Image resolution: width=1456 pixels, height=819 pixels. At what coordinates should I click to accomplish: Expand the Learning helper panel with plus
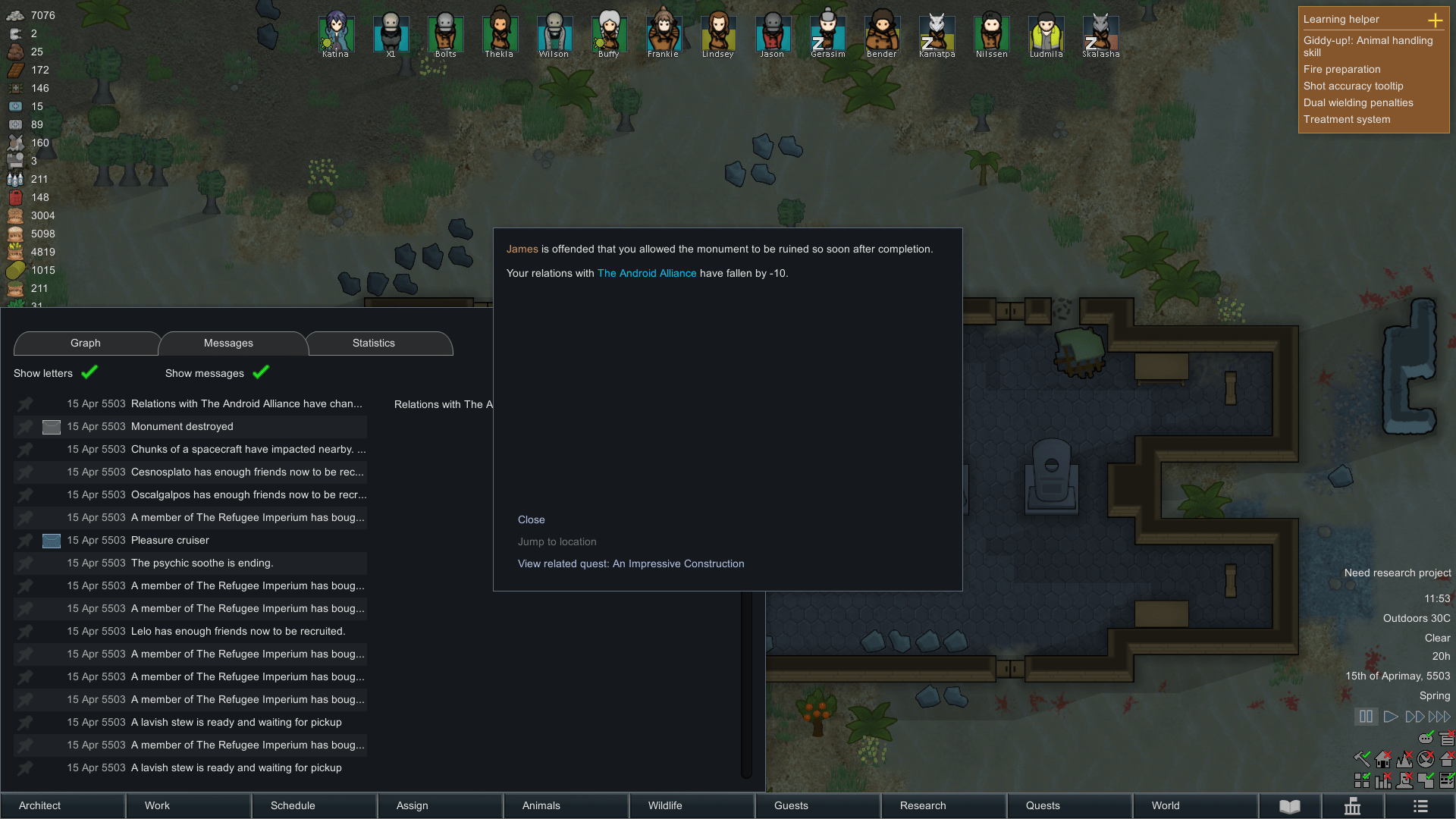pyautogui.click(x=1436, y=20)
